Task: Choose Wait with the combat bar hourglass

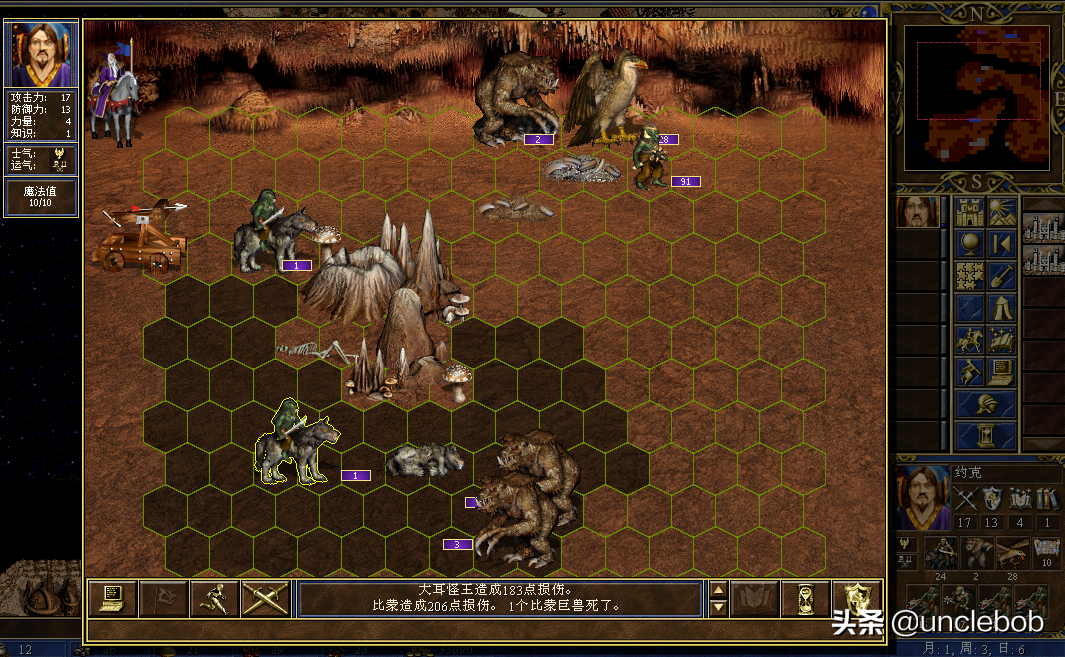Action: [805, 598]
